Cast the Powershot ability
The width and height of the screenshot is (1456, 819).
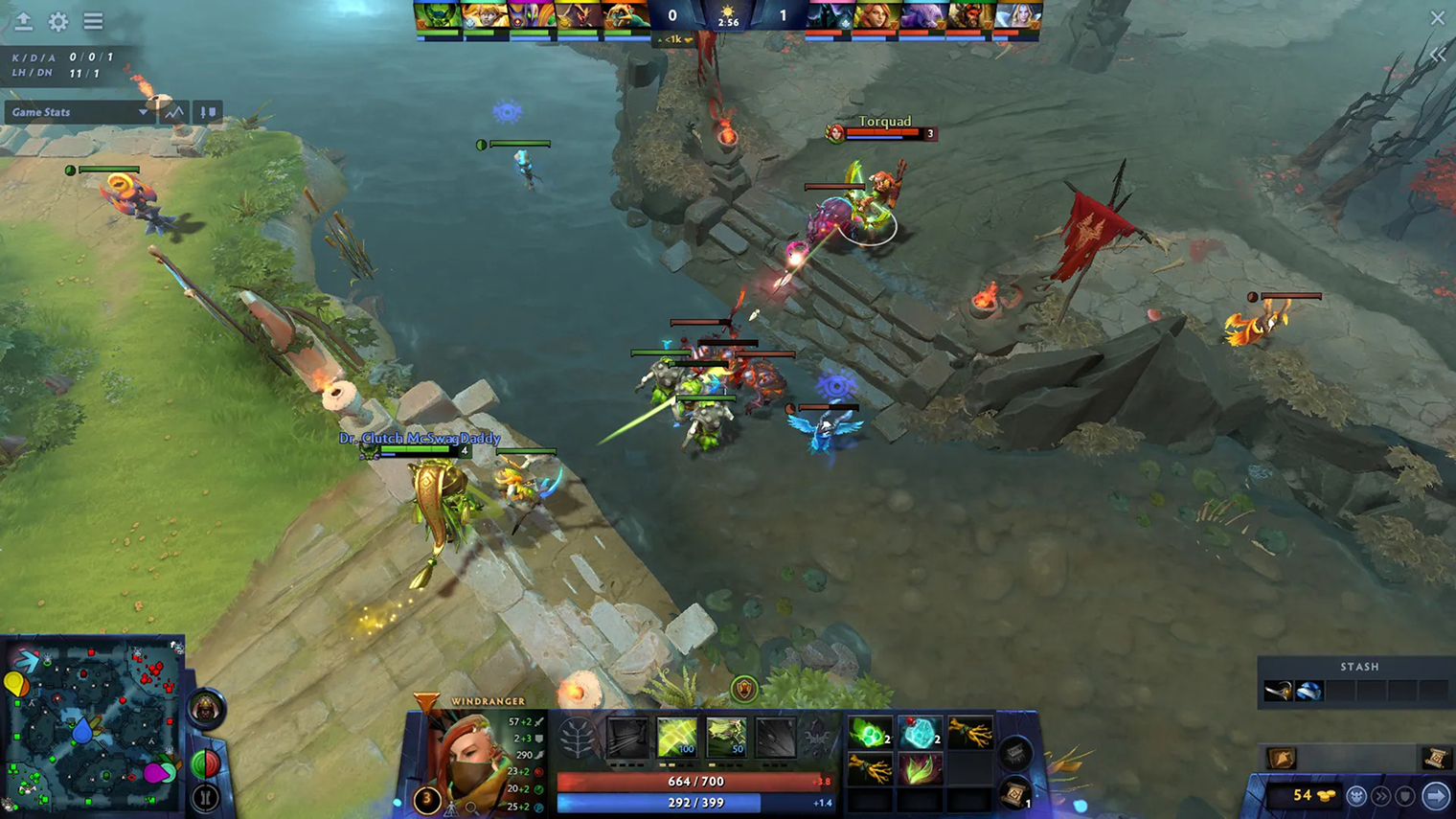674,738
